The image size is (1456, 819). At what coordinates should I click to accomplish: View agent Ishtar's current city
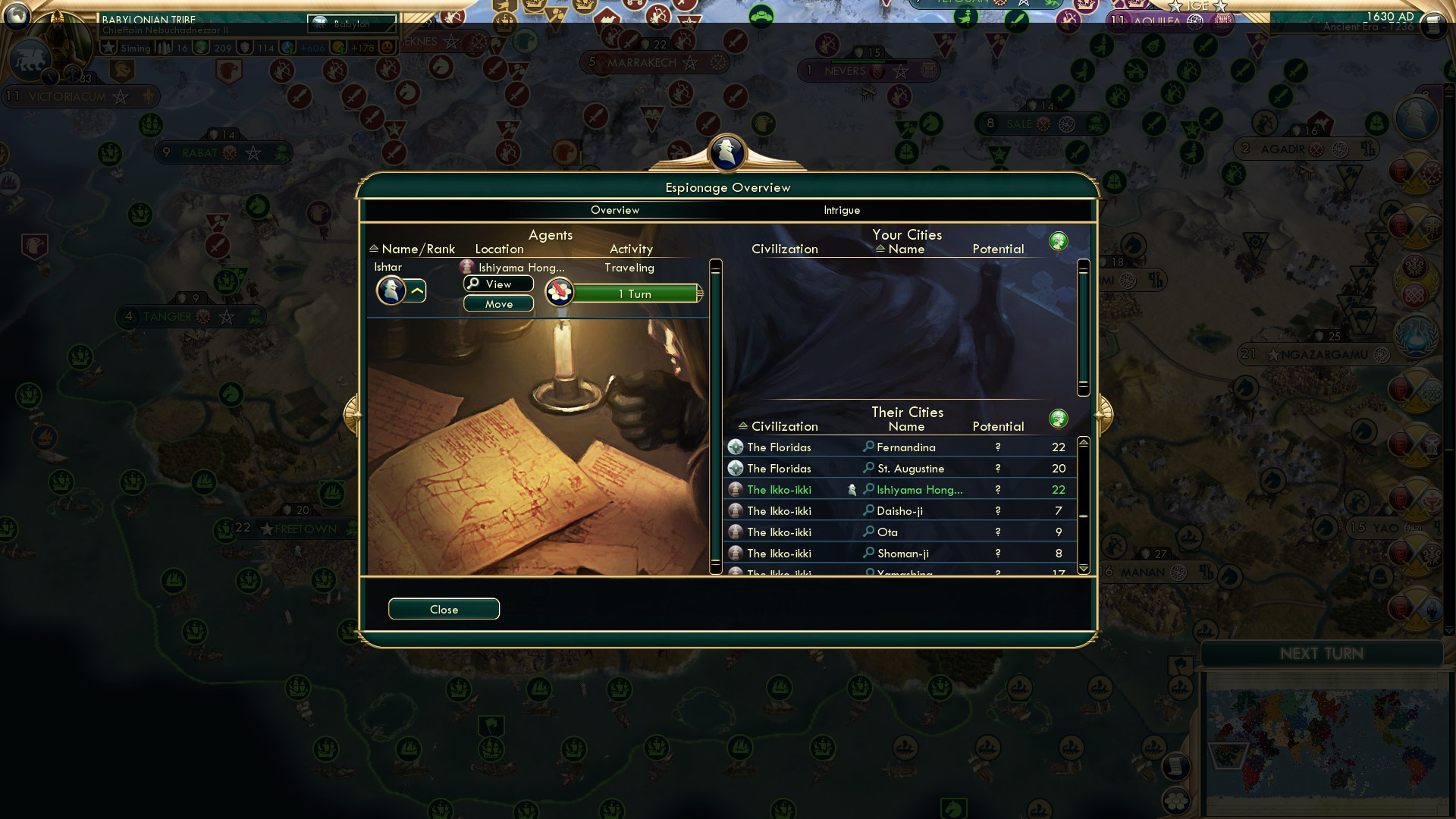click(498, 284)
